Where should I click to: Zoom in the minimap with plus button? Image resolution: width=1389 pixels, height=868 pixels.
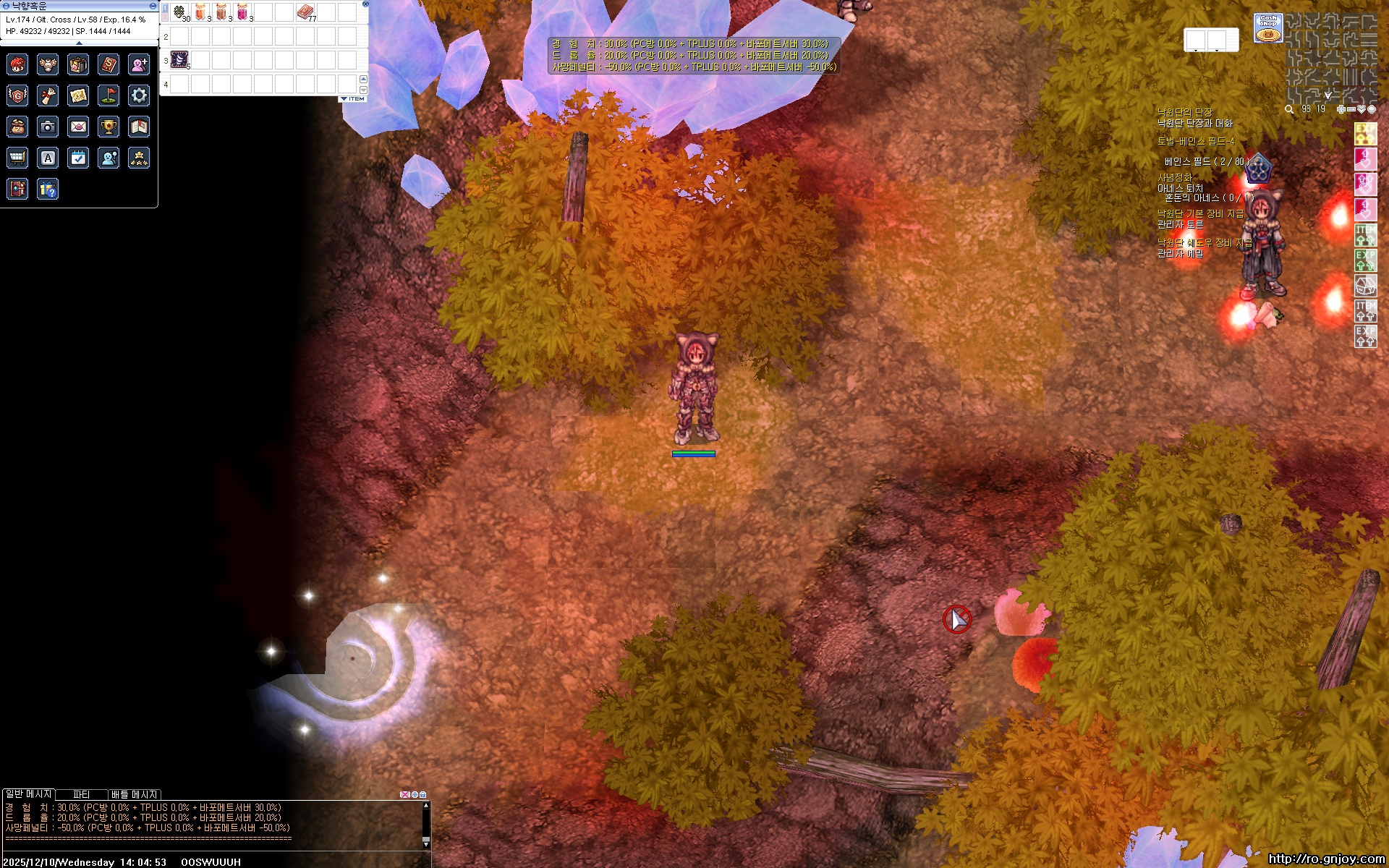coord(1341,109)
